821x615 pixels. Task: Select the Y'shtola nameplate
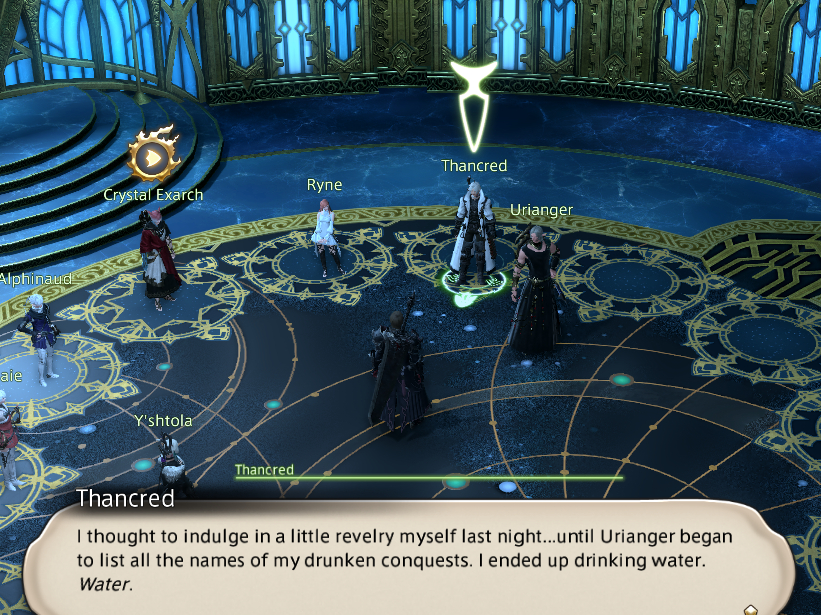pos(163,421)
